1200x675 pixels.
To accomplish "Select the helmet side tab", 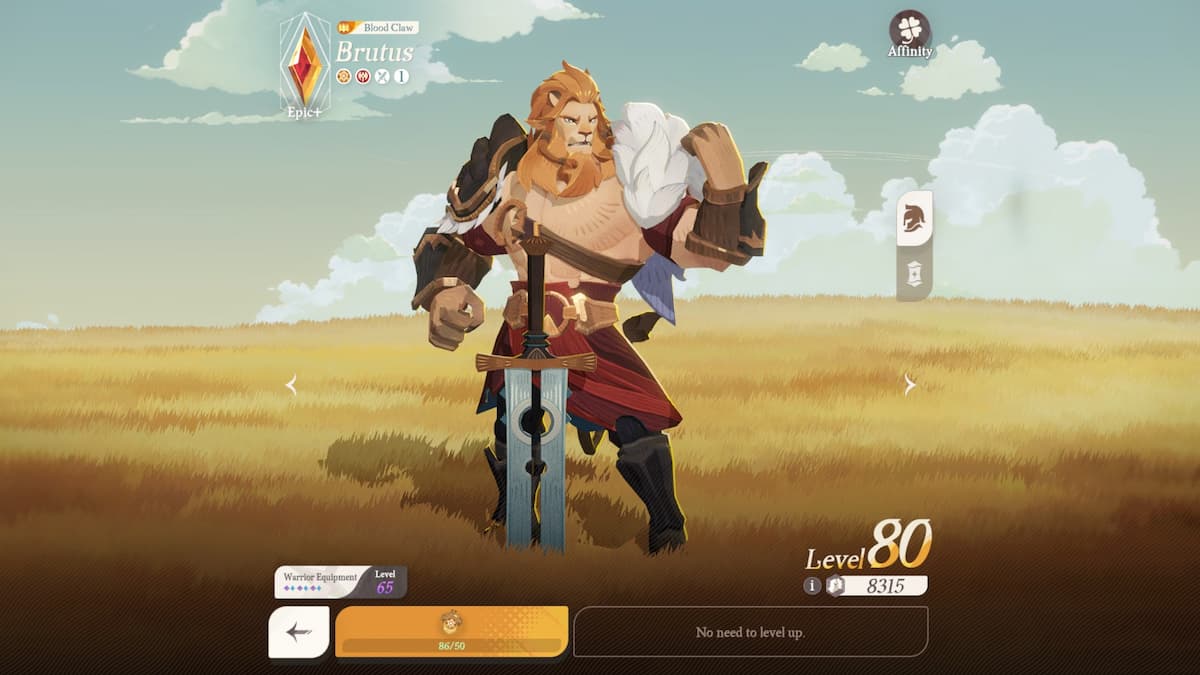I will [x=914, y=218].
